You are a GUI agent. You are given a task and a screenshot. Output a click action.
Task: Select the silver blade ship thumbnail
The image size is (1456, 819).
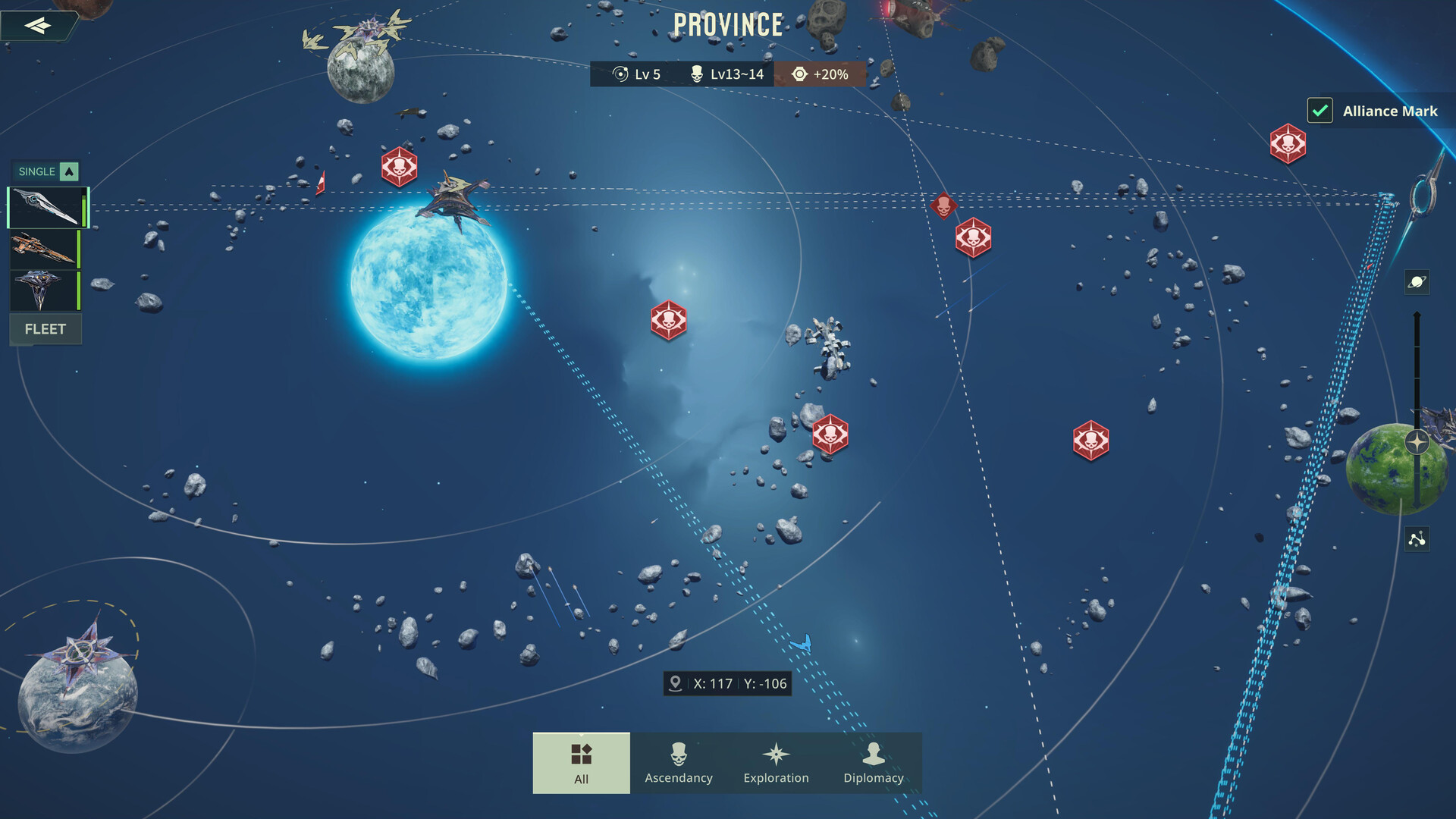coord(47,208)
